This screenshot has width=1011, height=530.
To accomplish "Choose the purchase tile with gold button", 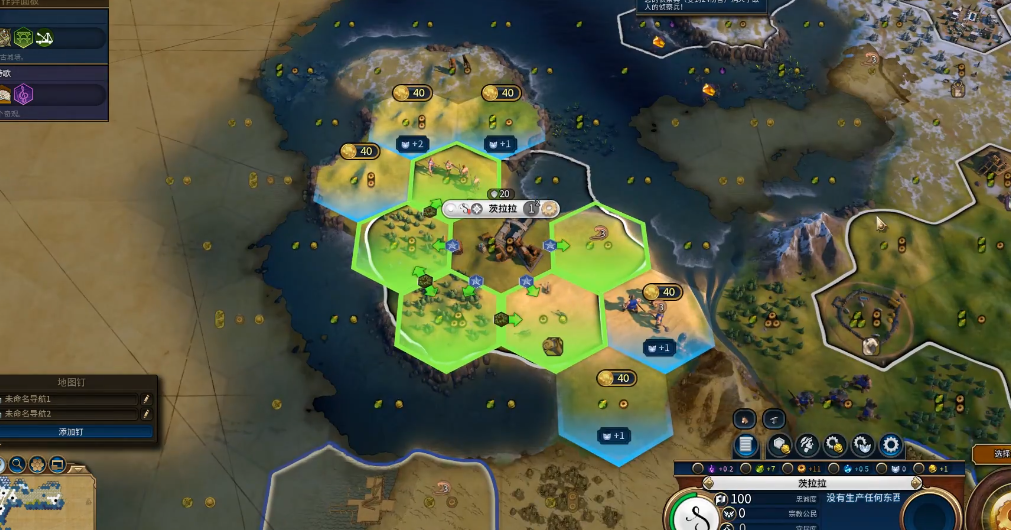I will coord(779,445).
